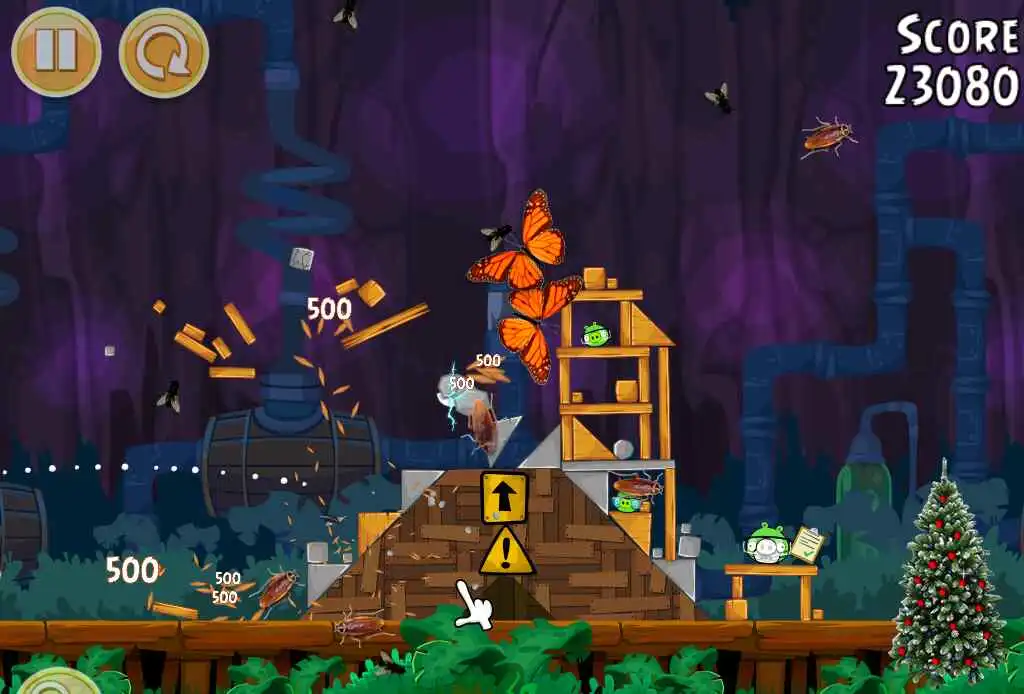Screen dimensions: 1024x694
Task: Pause the game
Action: (56, 52)
